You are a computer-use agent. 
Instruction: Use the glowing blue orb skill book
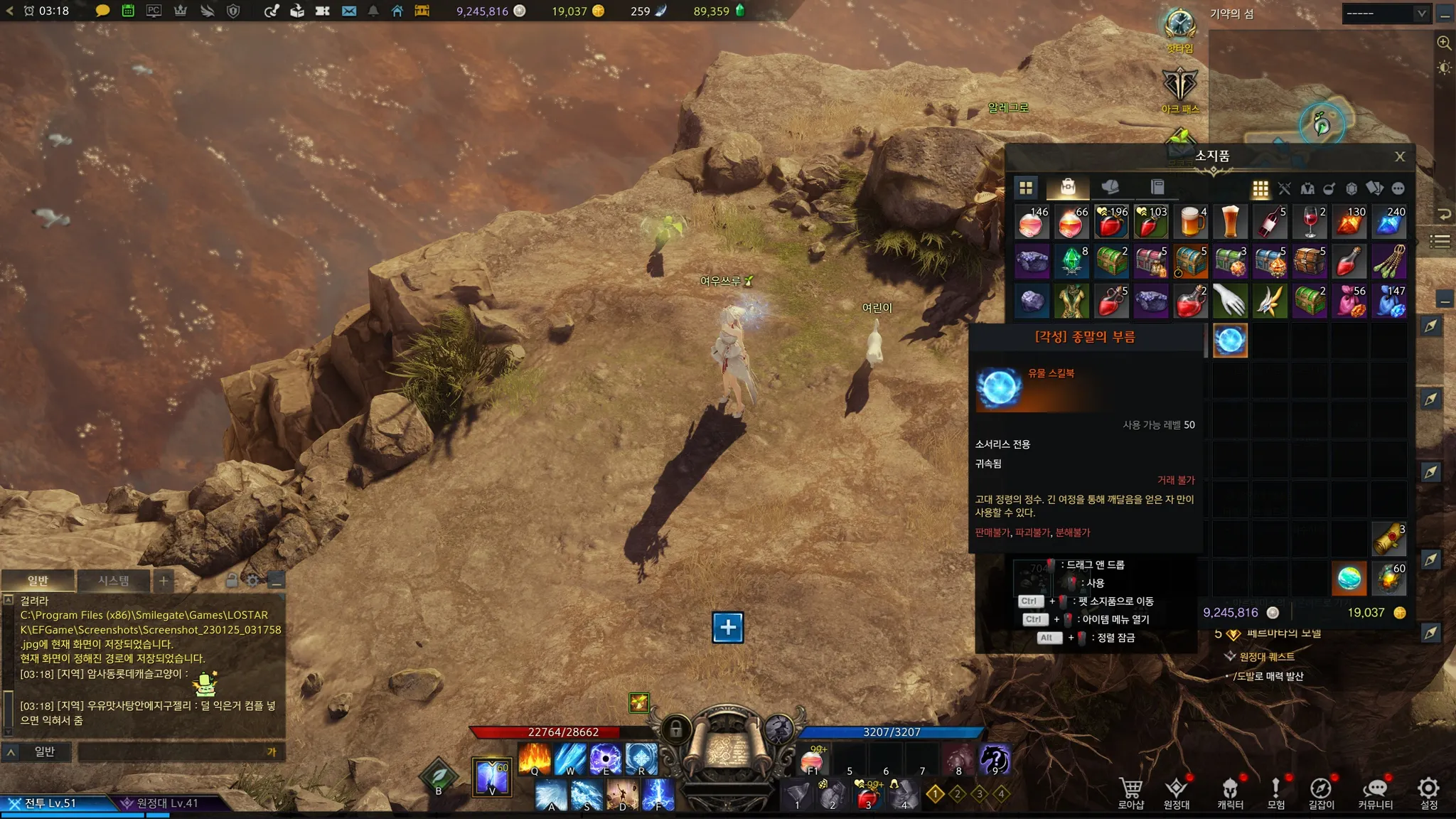coord(1230,341)
